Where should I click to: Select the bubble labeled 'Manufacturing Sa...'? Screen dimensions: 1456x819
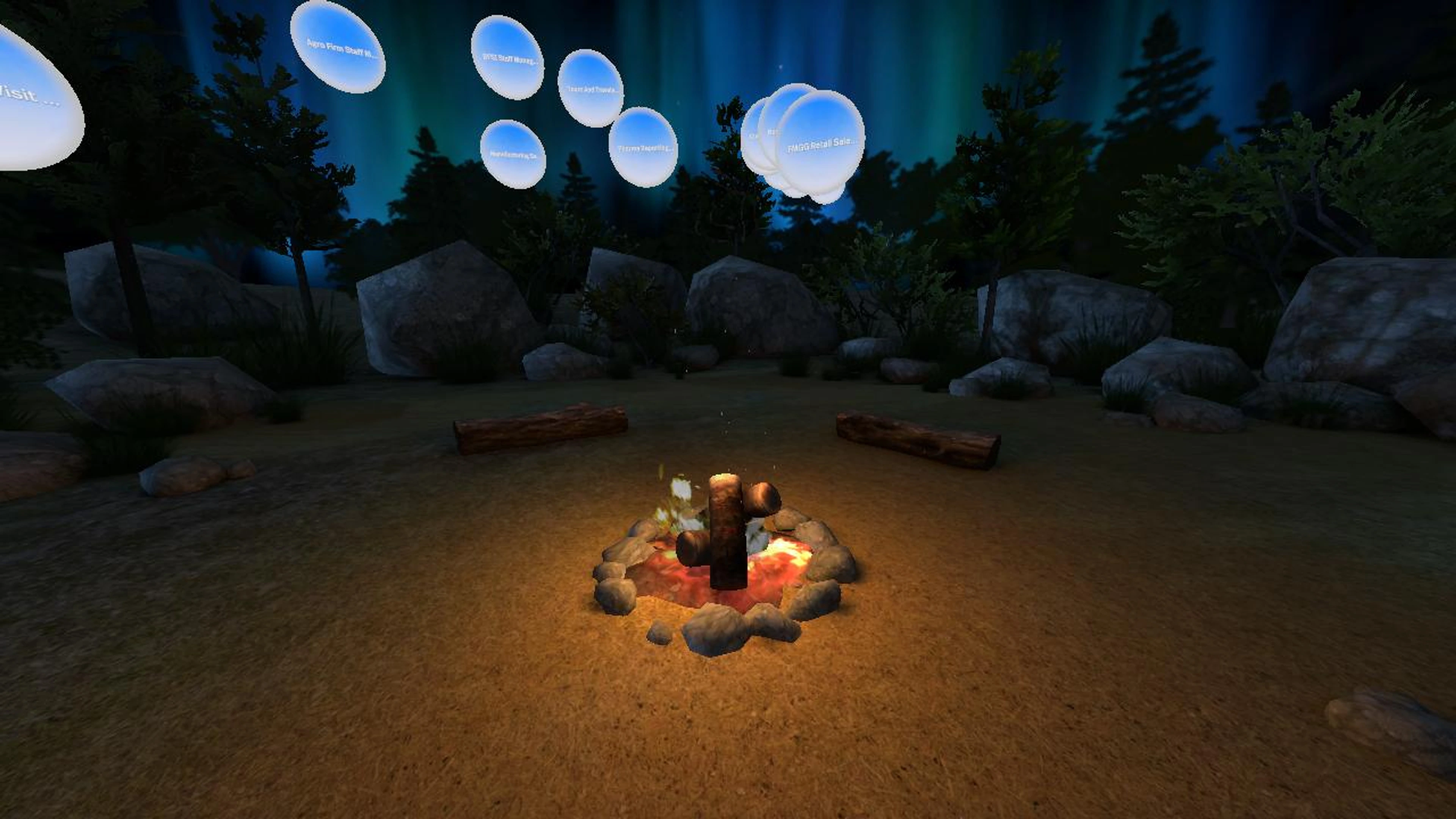[513, 154]
